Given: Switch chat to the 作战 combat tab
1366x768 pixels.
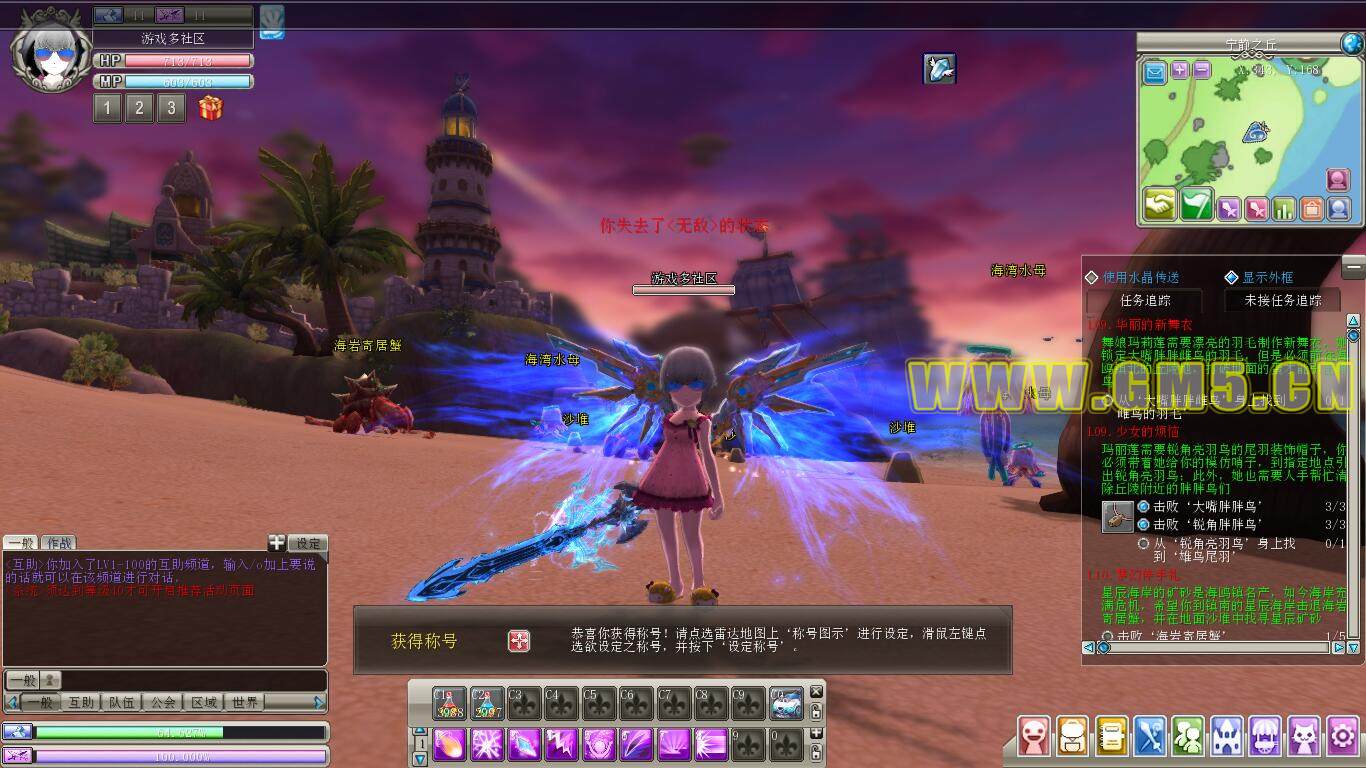Looking at the screenshot, I should pos(58,543).
